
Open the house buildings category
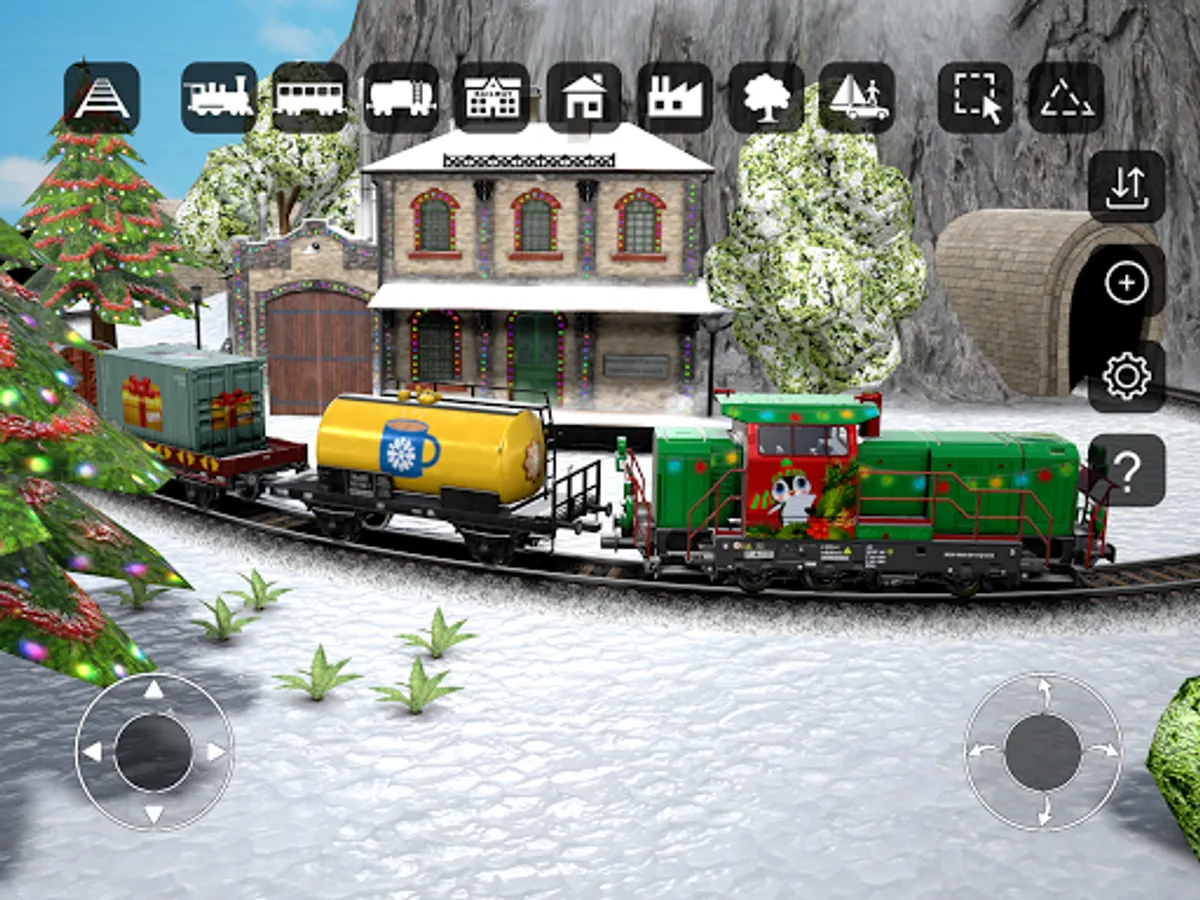point(584,97)
